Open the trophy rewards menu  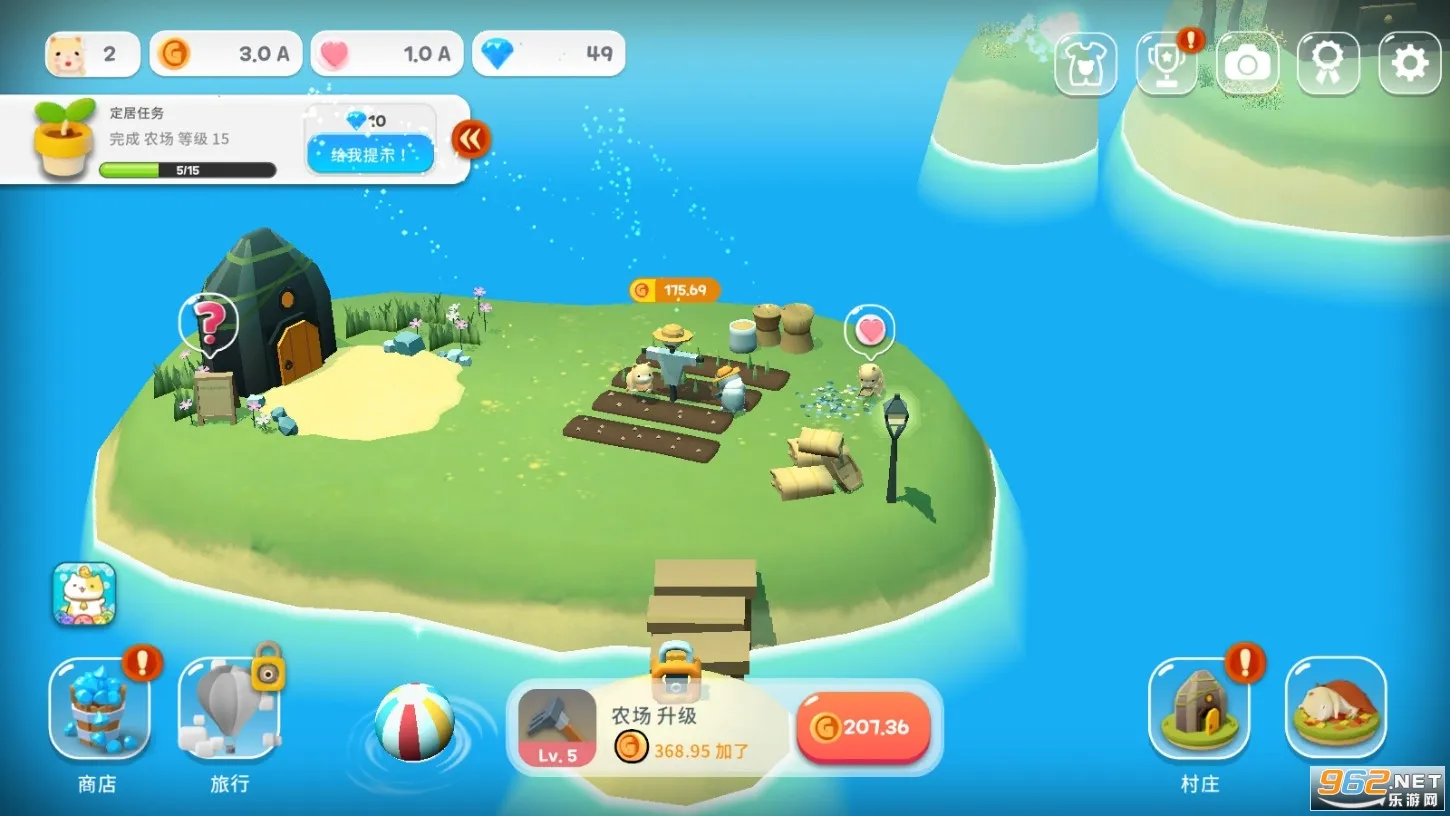click(1166, 64)
